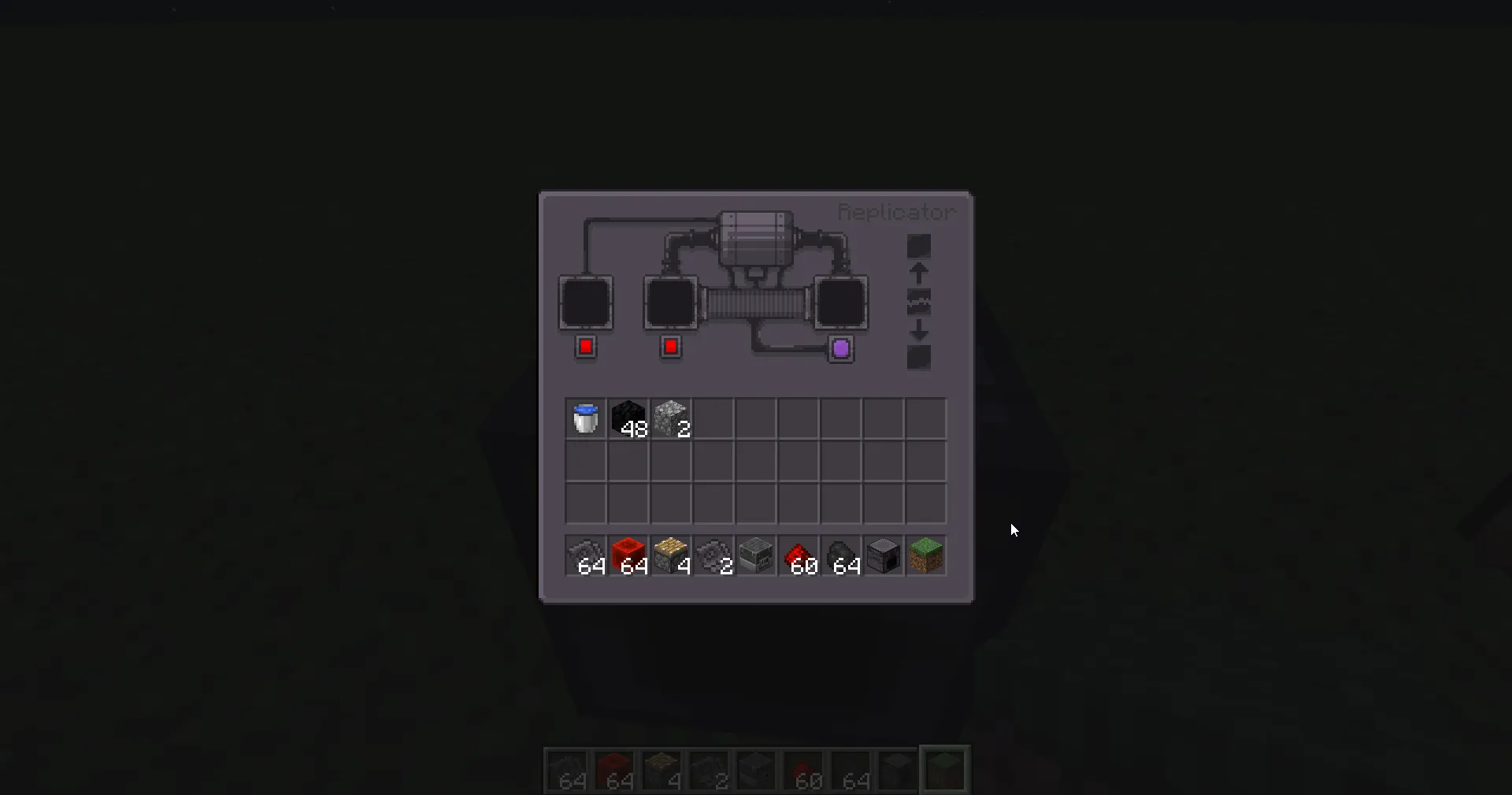Pick up the 2 cobblestone in storage

coord(670,418)
